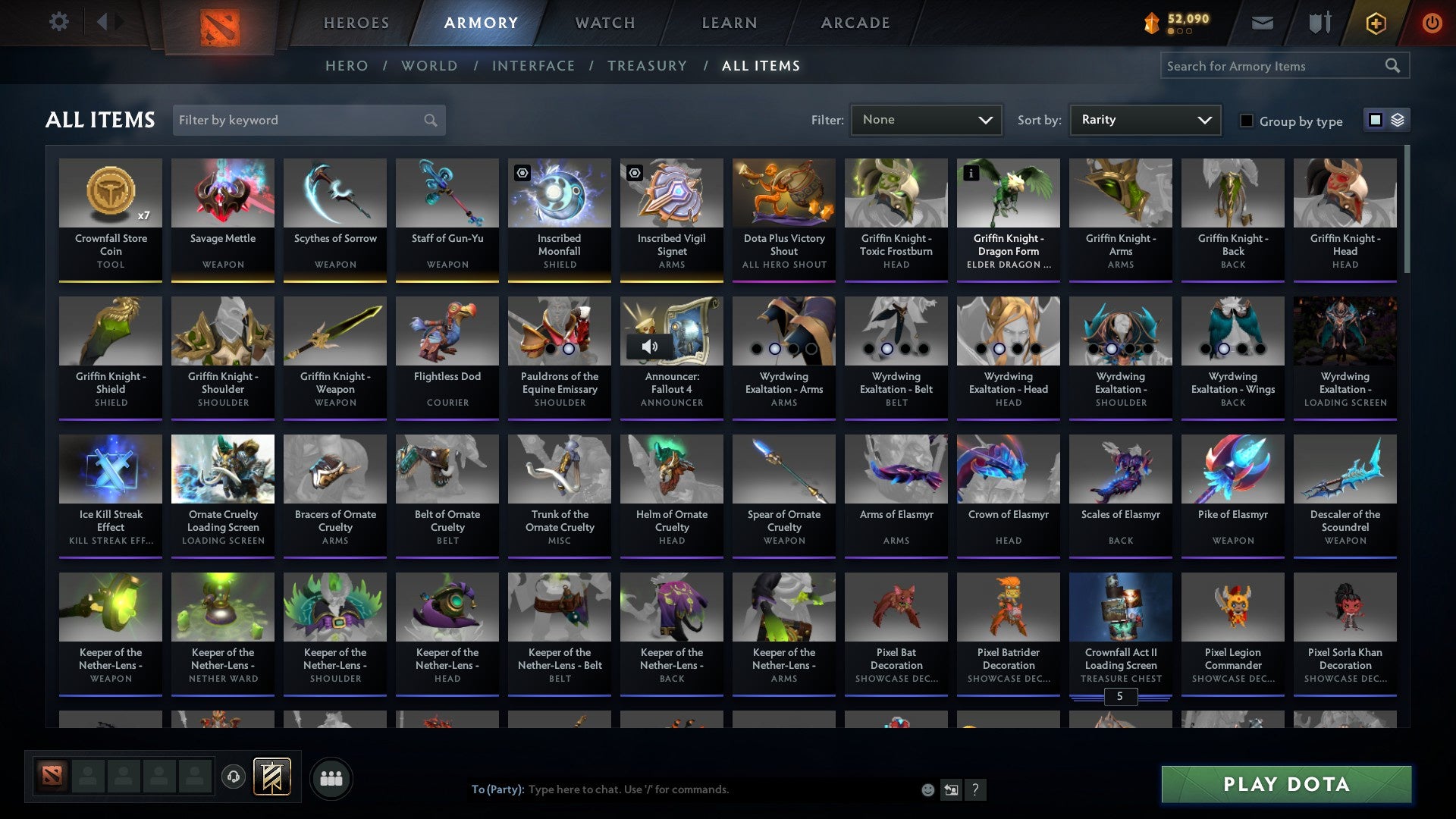Click the chat help question mark button
This screenshot has height=819, width=1456.
pyautogui.click(x=976, y=789)
